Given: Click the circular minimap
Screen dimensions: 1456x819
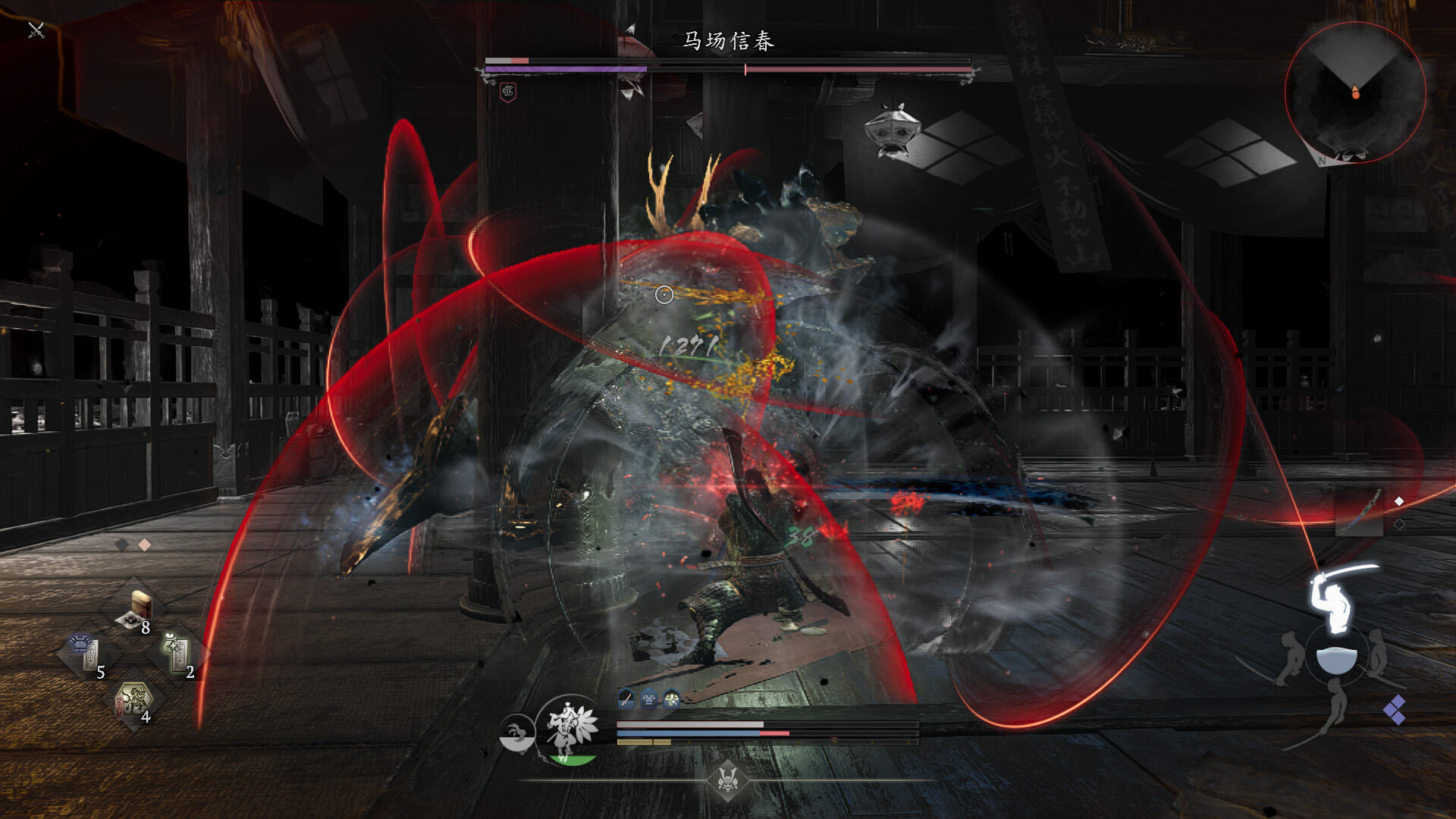Looking at the screenshot, I should pos(1355,92).
